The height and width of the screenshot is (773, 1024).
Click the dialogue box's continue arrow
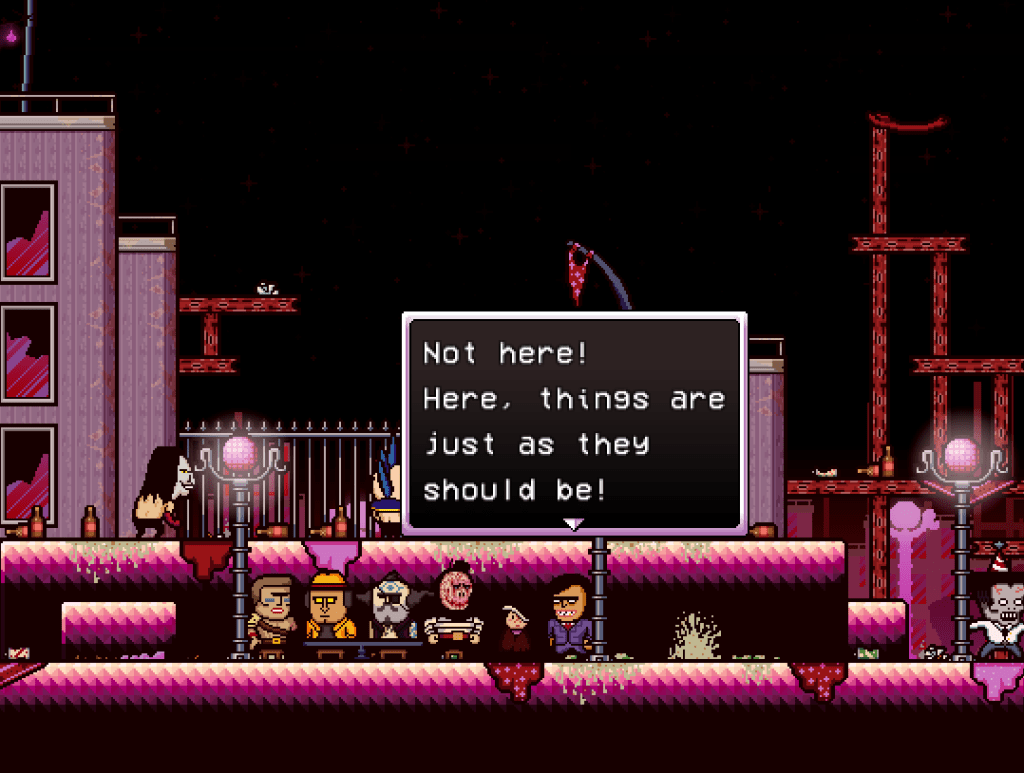[573, 524]
